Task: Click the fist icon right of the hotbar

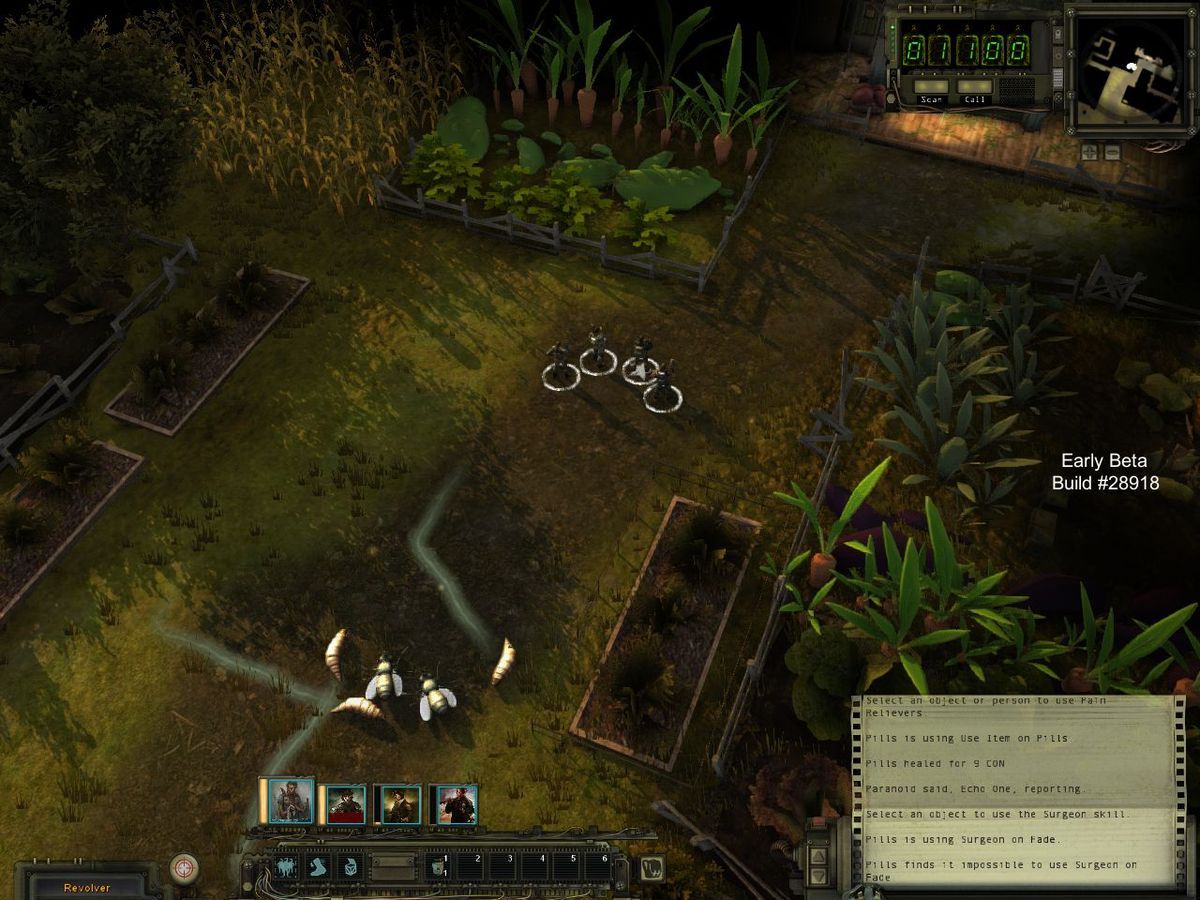Action: tap(652, 867)
